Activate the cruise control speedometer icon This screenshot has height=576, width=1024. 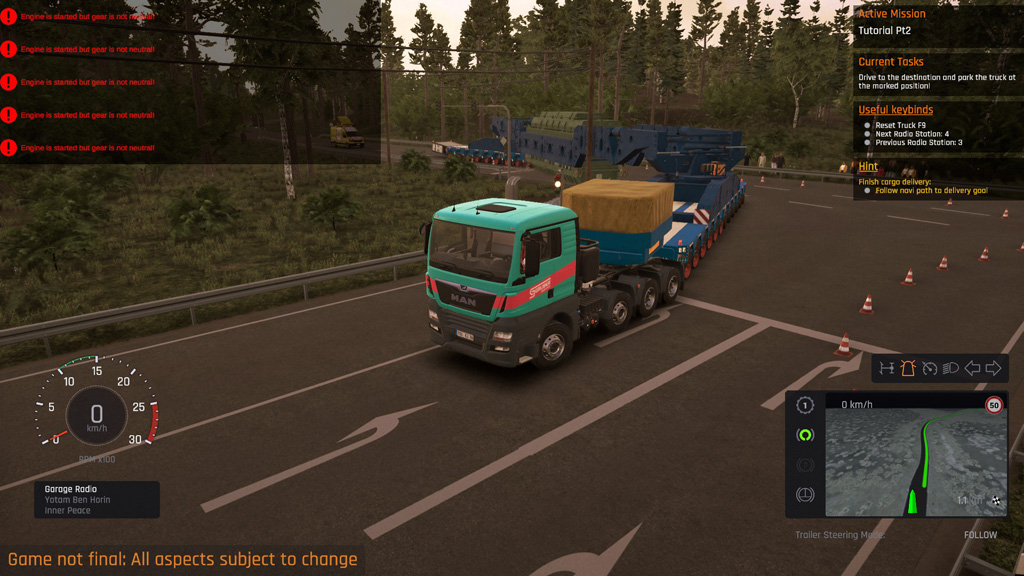(929, 368)
